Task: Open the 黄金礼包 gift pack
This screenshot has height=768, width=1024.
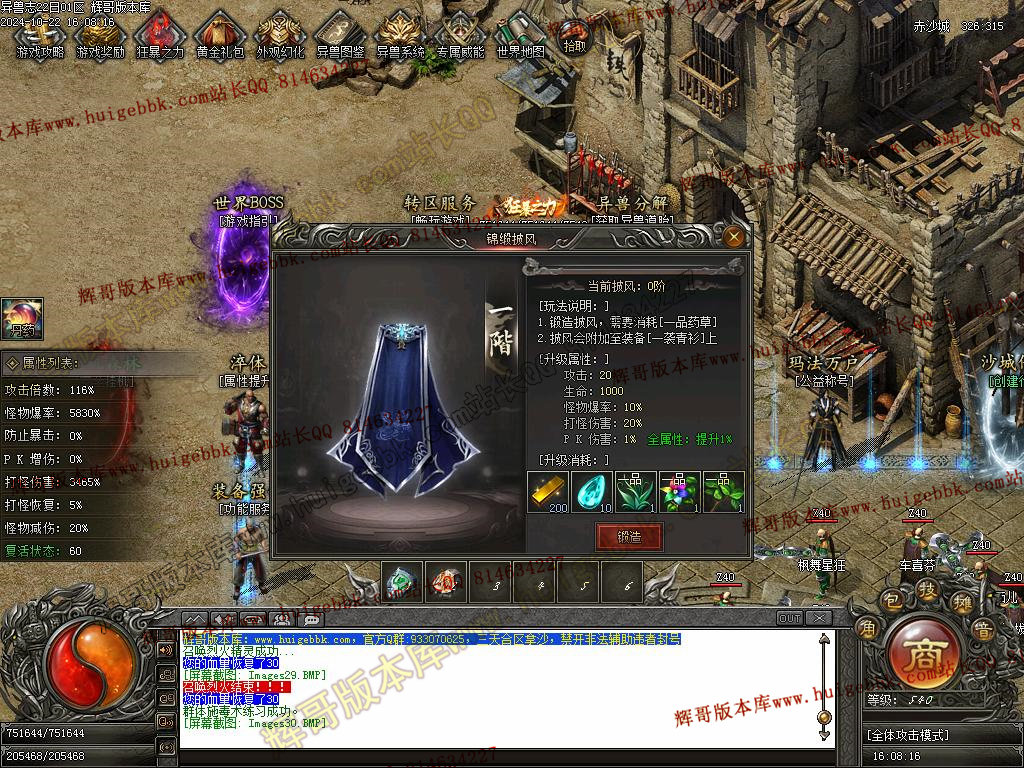Action: (x=220, y=36)
